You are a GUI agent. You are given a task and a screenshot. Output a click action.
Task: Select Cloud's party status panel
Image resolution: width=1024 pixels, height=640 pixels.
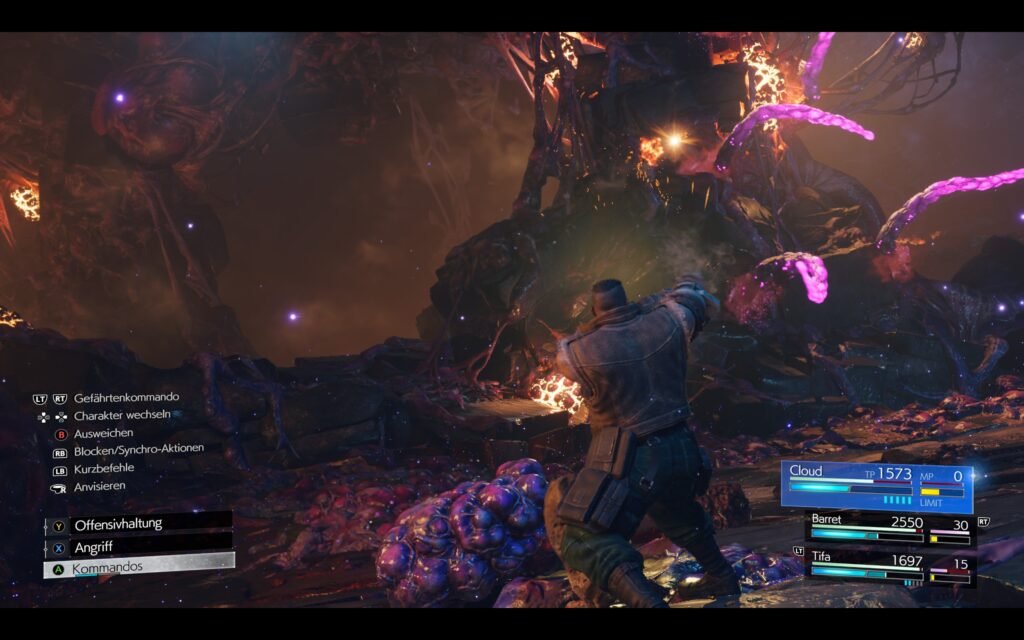tap(877, 484)
